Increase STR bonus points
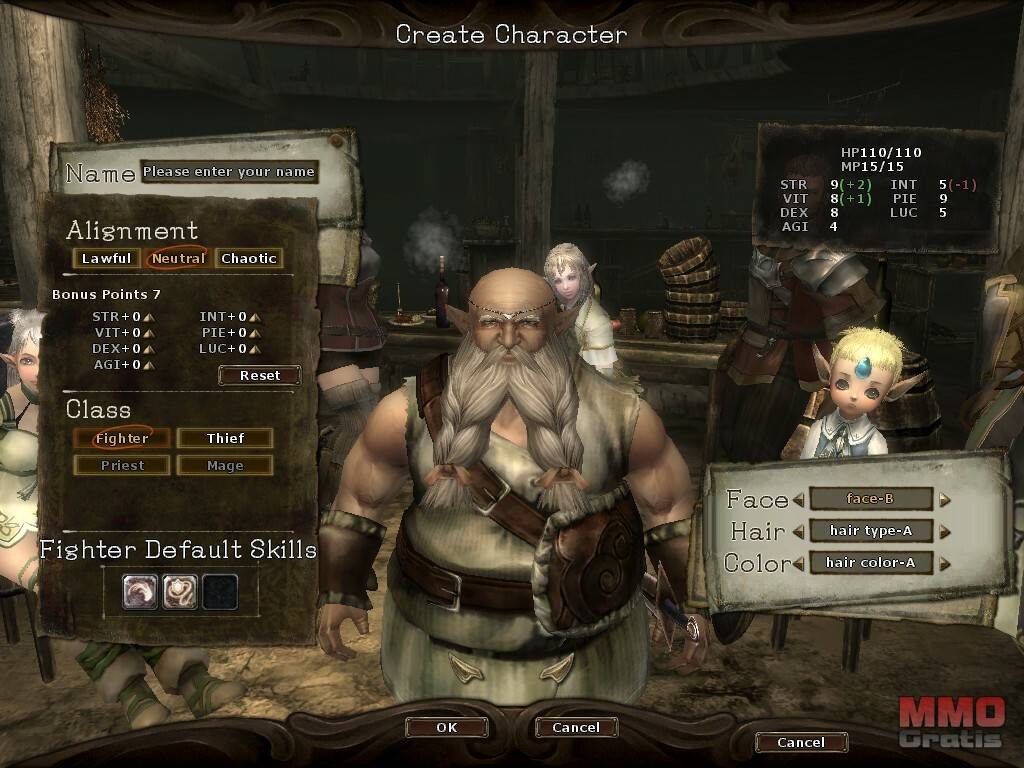The height and width of the screenshot is (768, 1024). pos(149,318)
